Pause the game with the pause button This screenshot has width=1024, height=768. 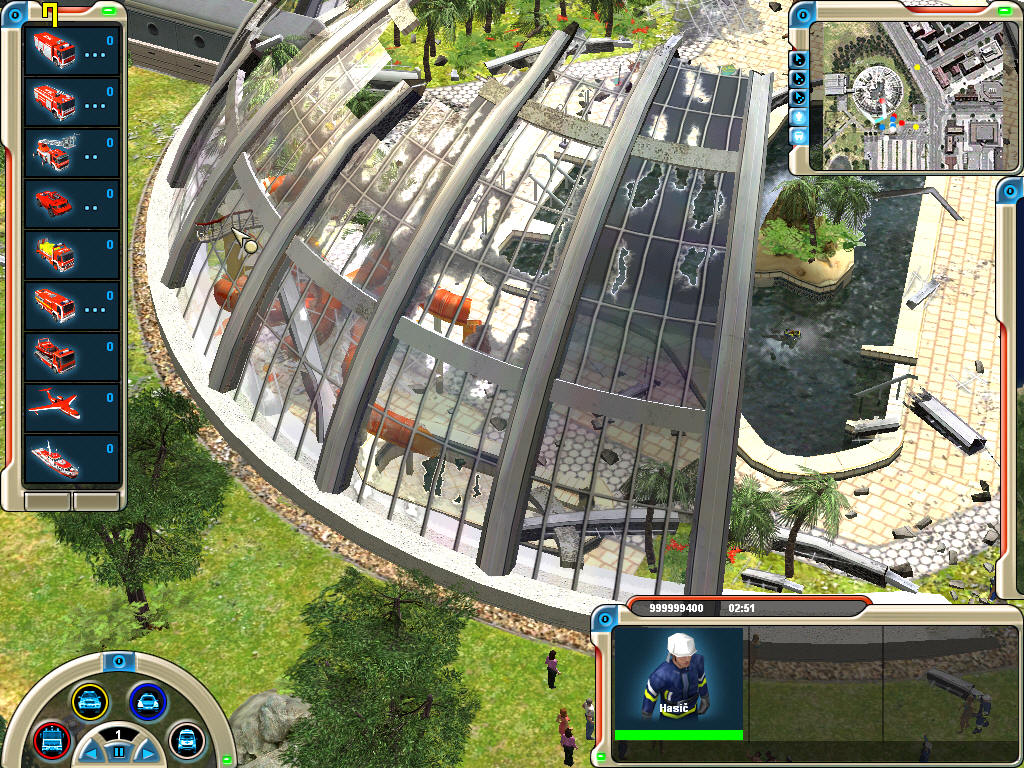[118, 751]
